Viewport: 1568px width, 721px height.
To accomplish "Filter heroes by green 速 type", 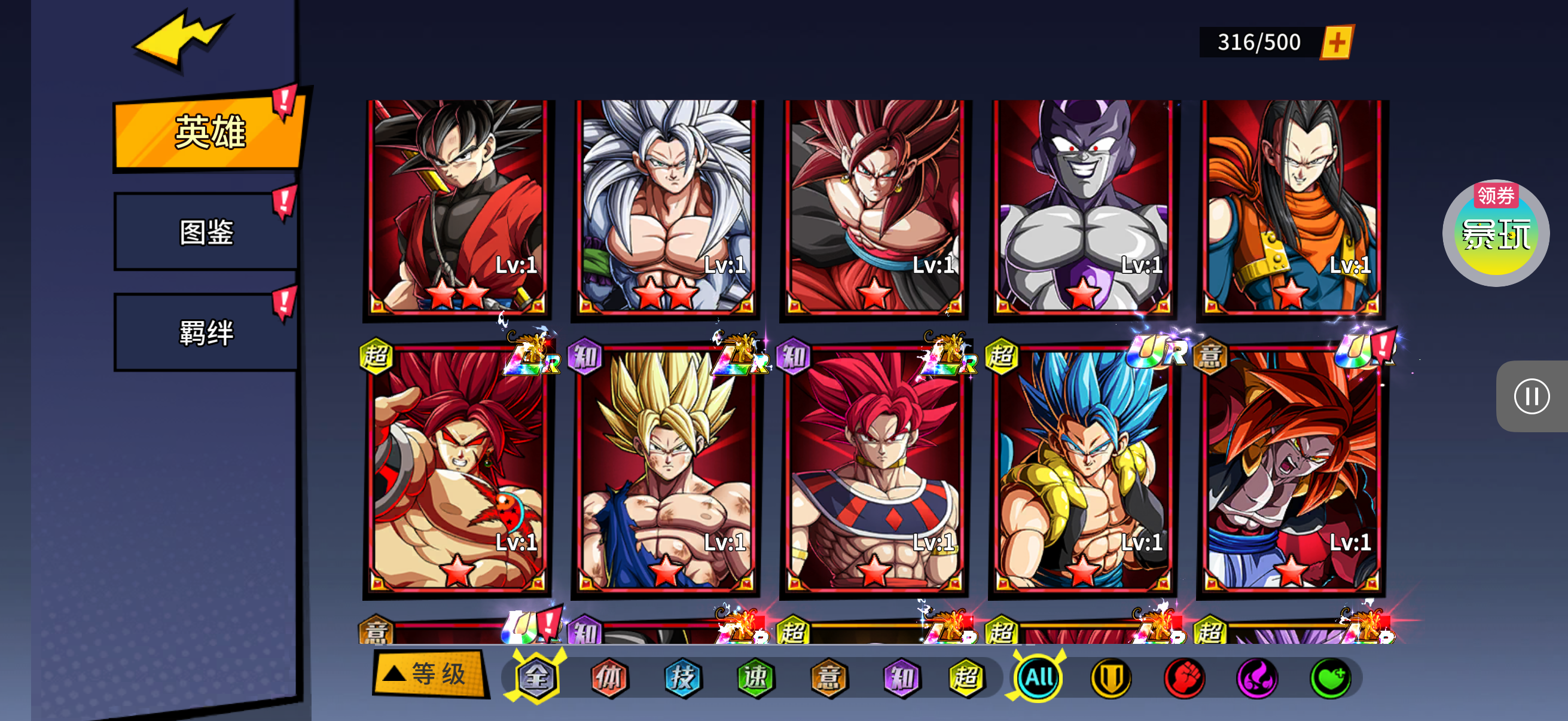I will tap(755, 677).
